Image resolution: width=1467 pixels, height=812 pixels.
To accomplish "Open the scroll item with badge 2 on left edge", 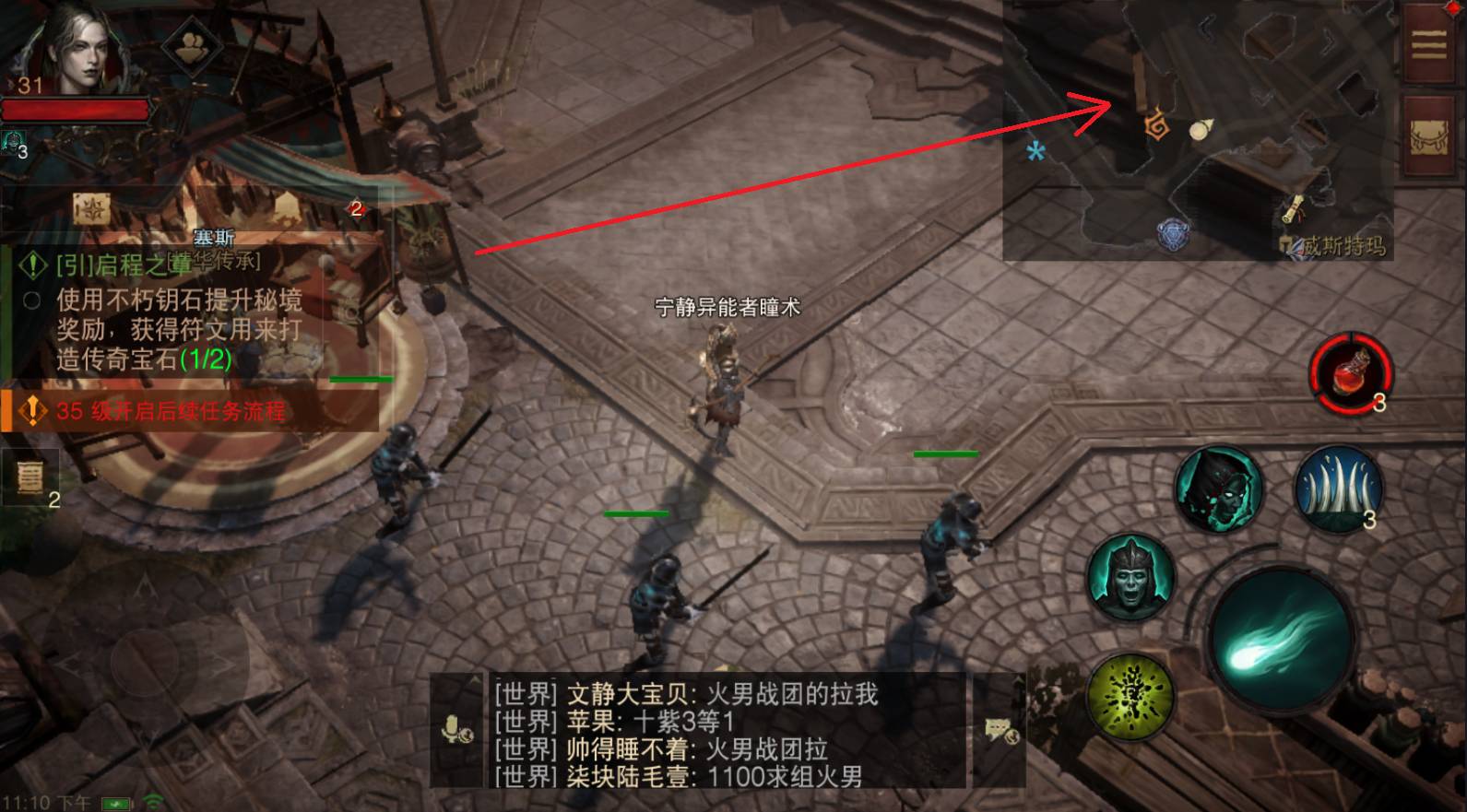I will tap(28, 475).
